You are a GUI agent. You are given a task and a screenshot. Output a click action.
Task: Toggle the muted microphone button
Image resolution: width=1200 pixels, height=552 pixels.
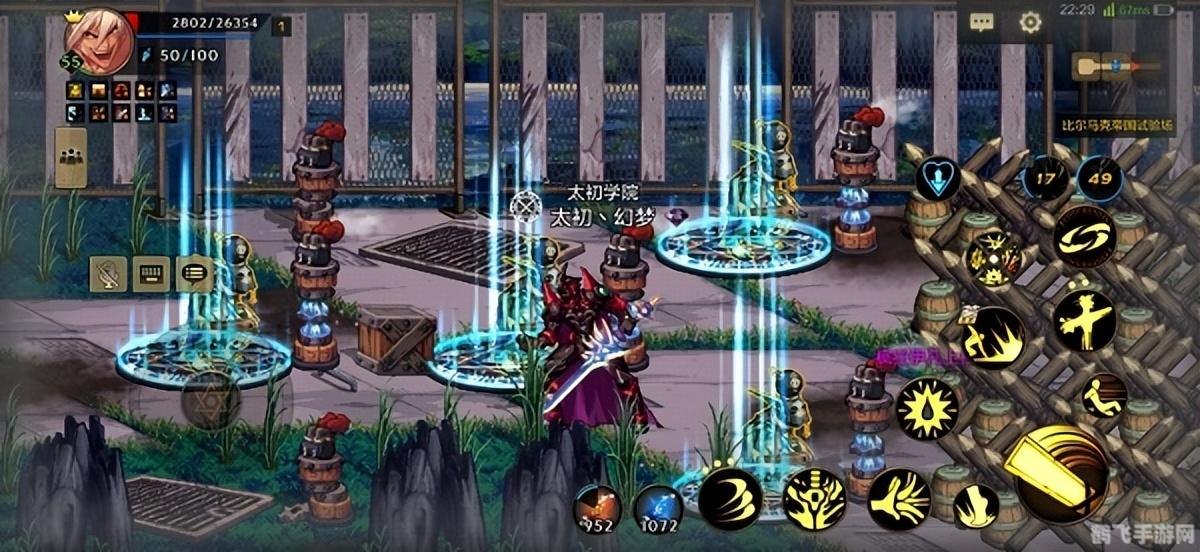108,272
